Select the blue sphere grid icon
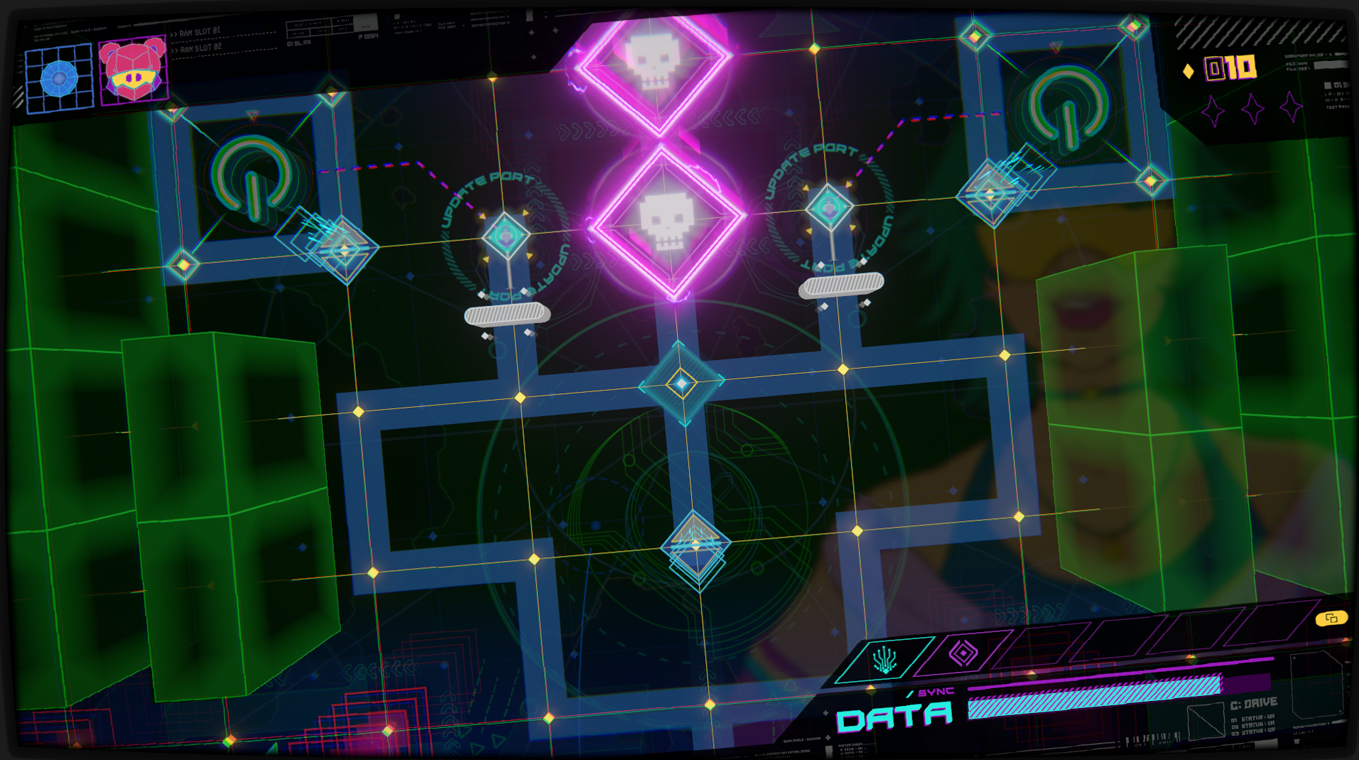 (x=59, y=77)
